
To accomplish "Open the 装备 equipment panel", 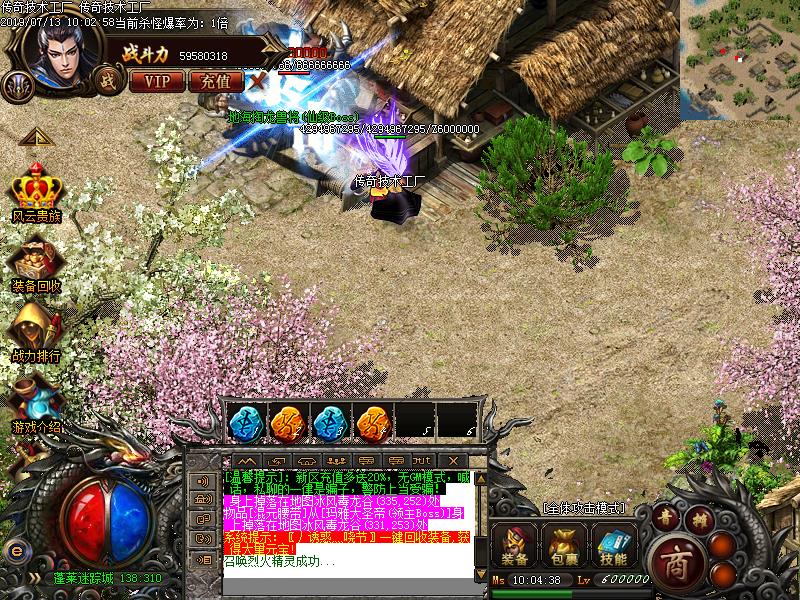I will (x=515, y=545).
